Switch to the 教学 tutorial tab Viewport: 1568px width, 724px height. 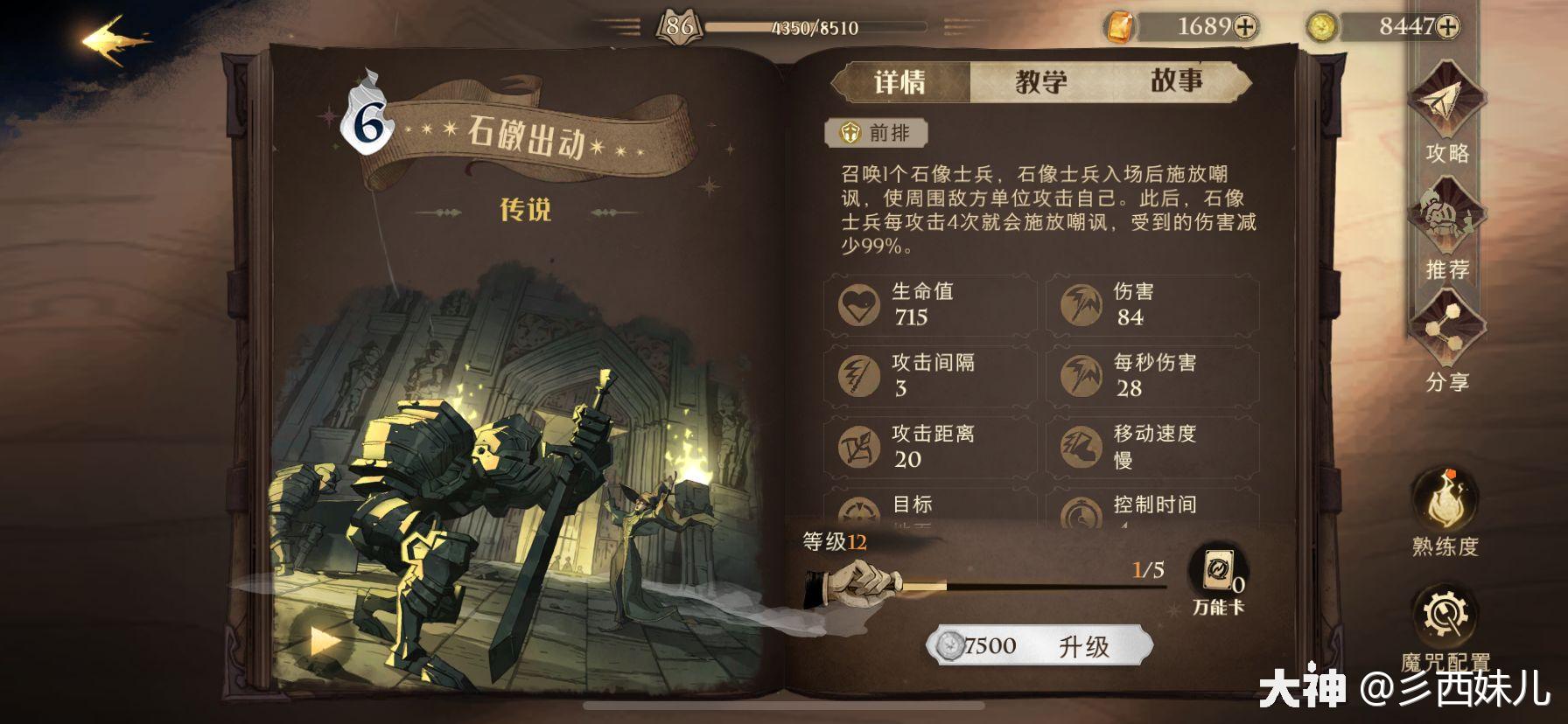pos(1040,80)
